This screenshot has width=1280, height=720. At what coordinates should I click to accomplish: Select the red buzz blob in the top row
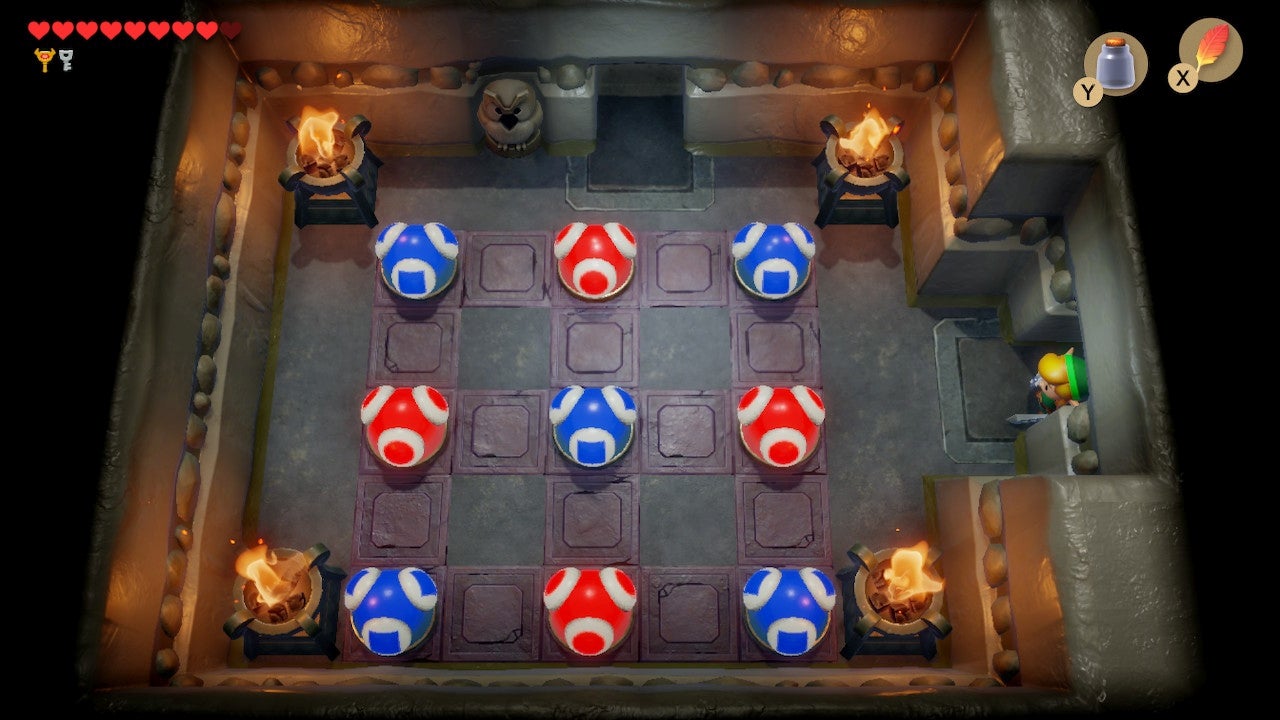point(594,260)
